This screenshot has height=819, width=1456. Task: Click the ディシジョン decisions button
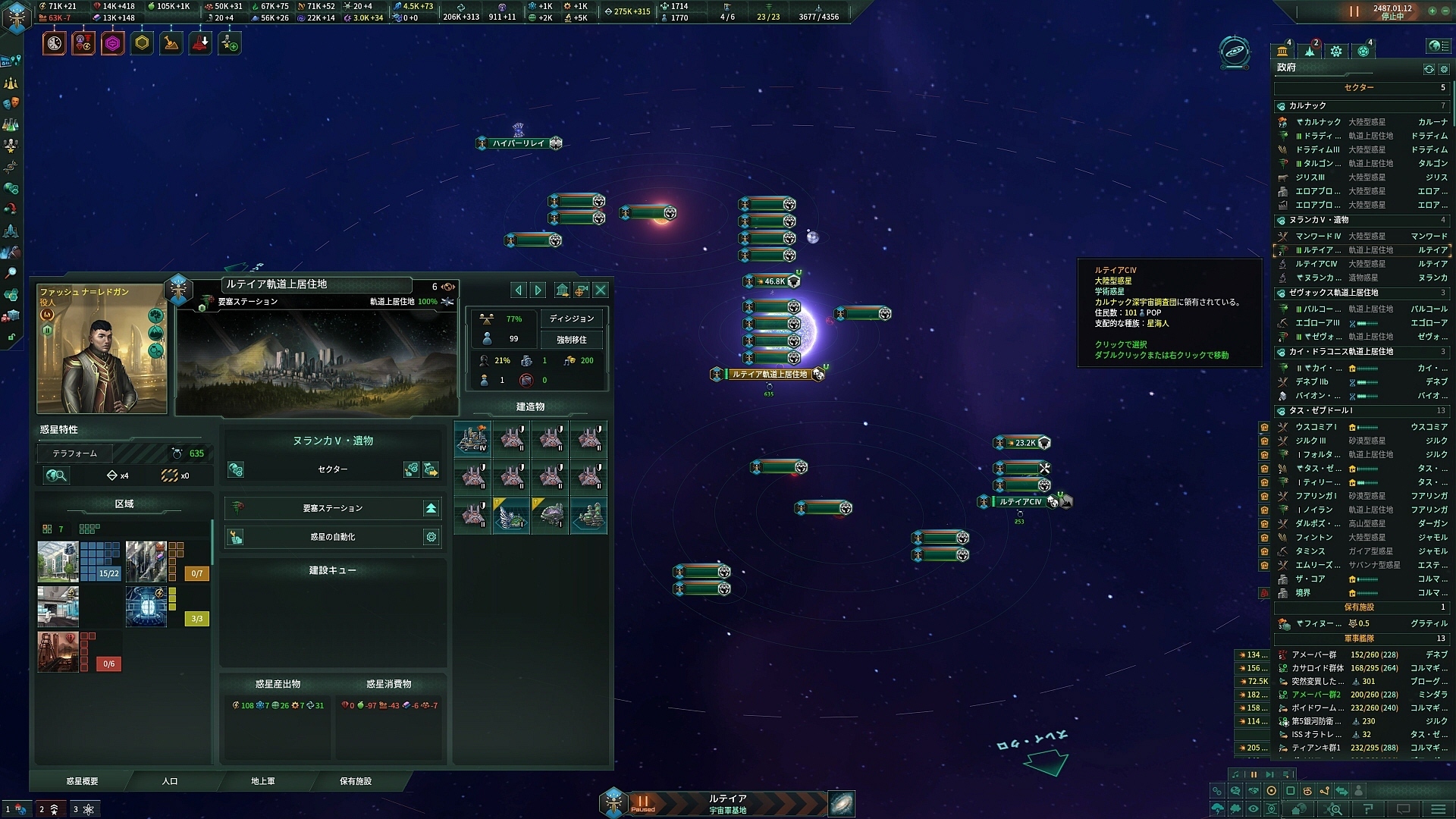[x=572, y=318]
